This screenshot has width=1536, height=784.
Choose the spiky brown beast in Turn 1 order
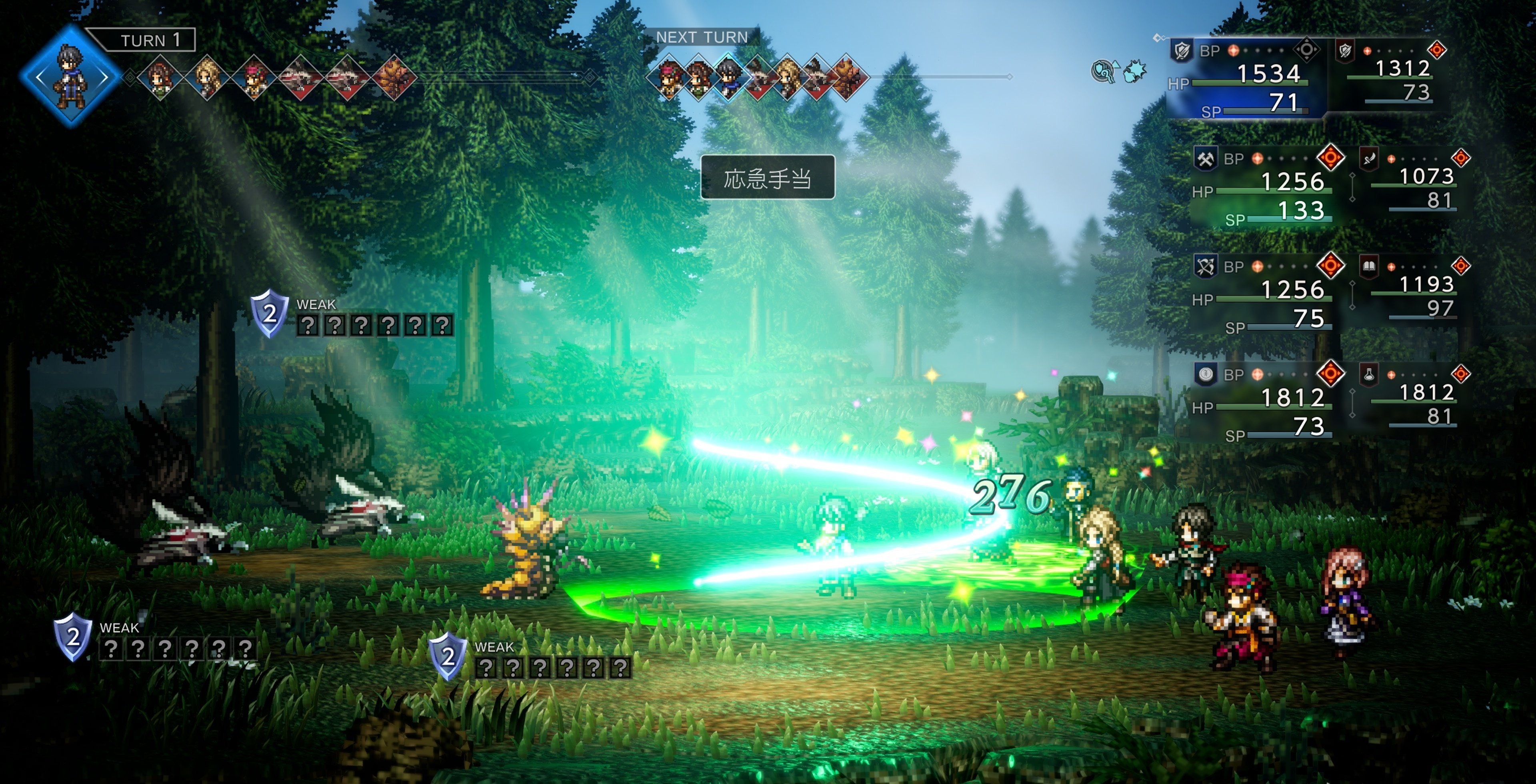click(394, 78)
